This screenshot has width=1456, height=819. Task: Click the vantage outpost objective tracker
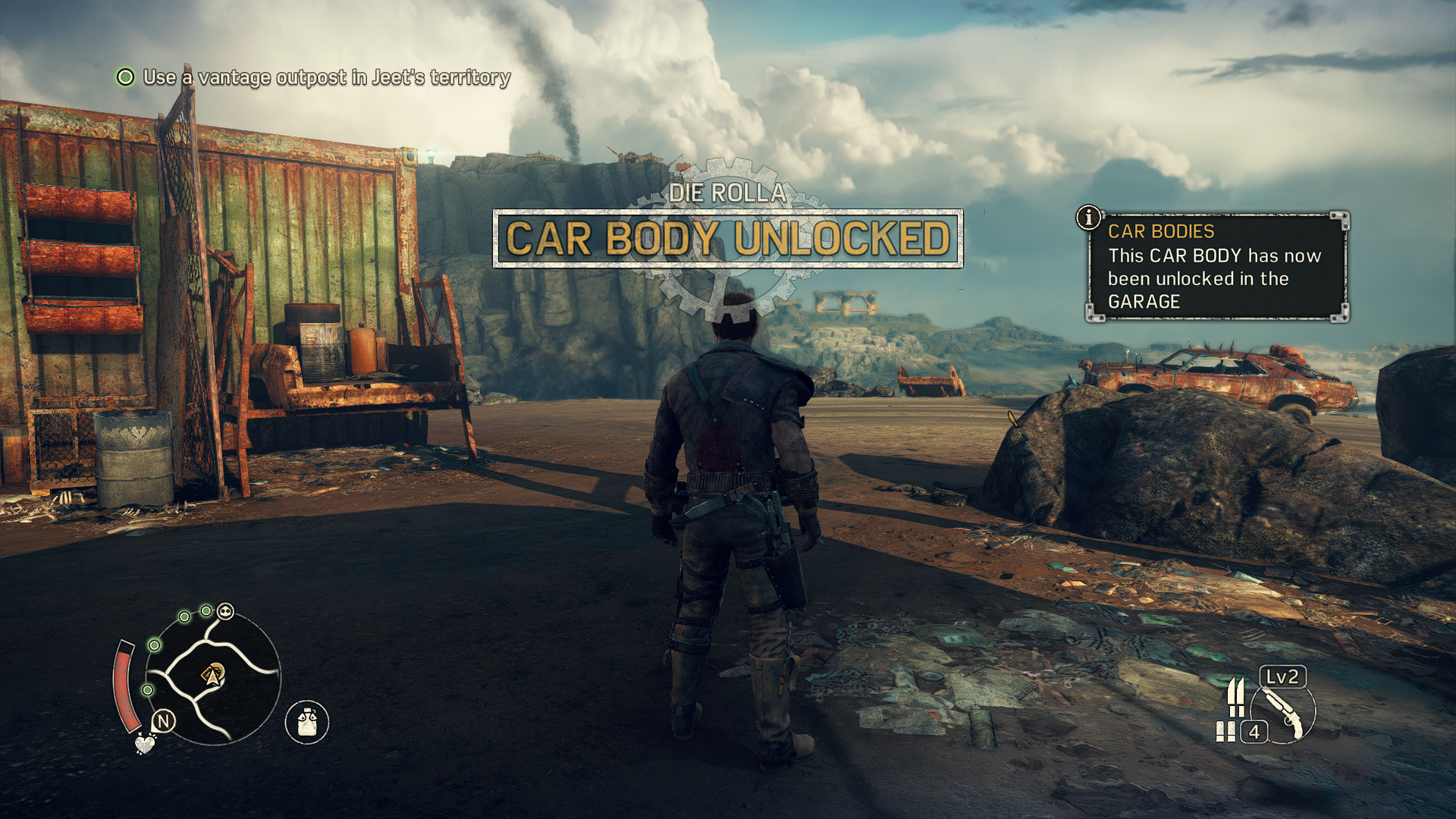[x=314, y=77]
